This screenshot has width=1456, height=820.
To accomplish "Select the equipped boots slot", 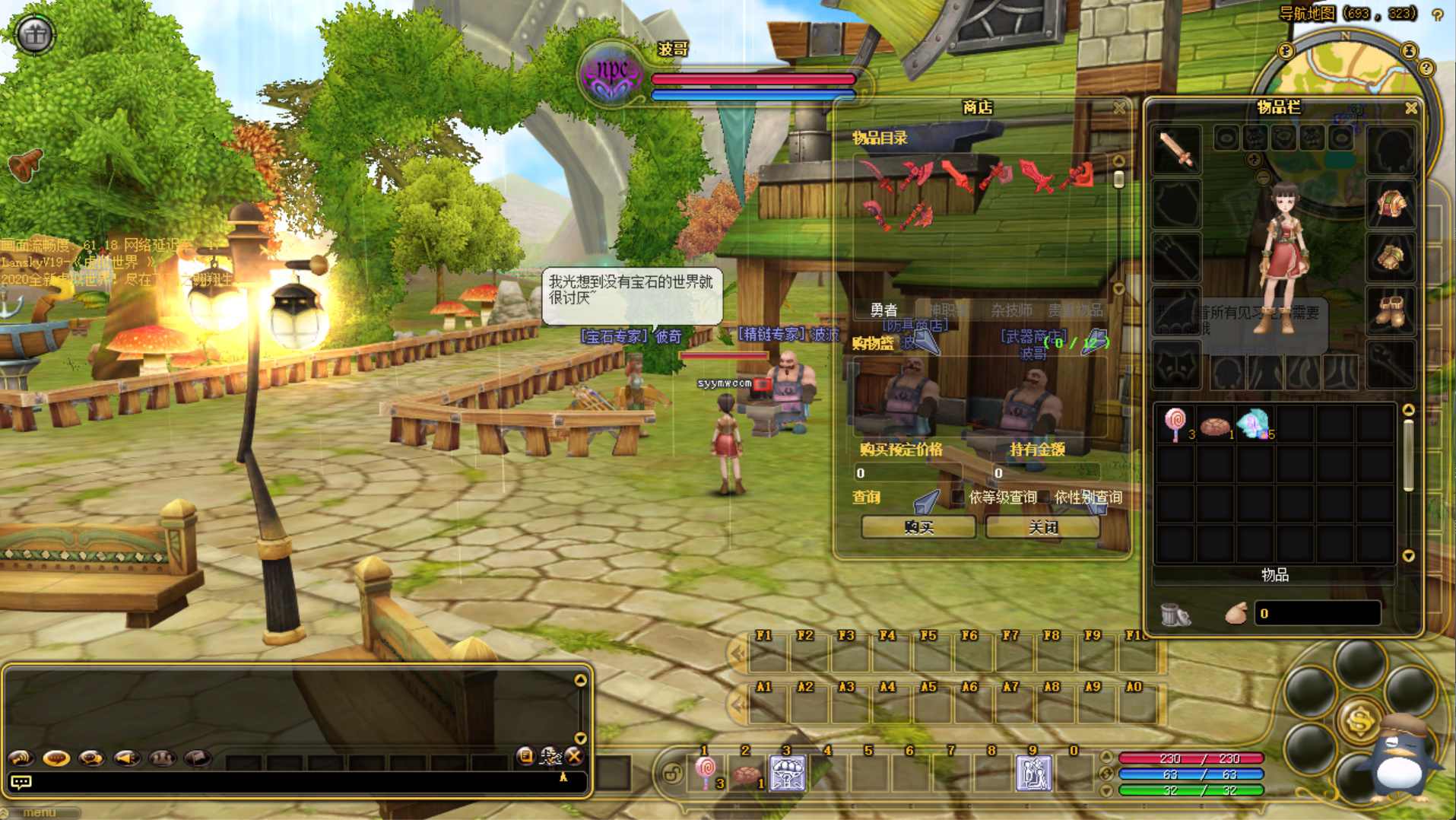I will tap(1391, 310).
